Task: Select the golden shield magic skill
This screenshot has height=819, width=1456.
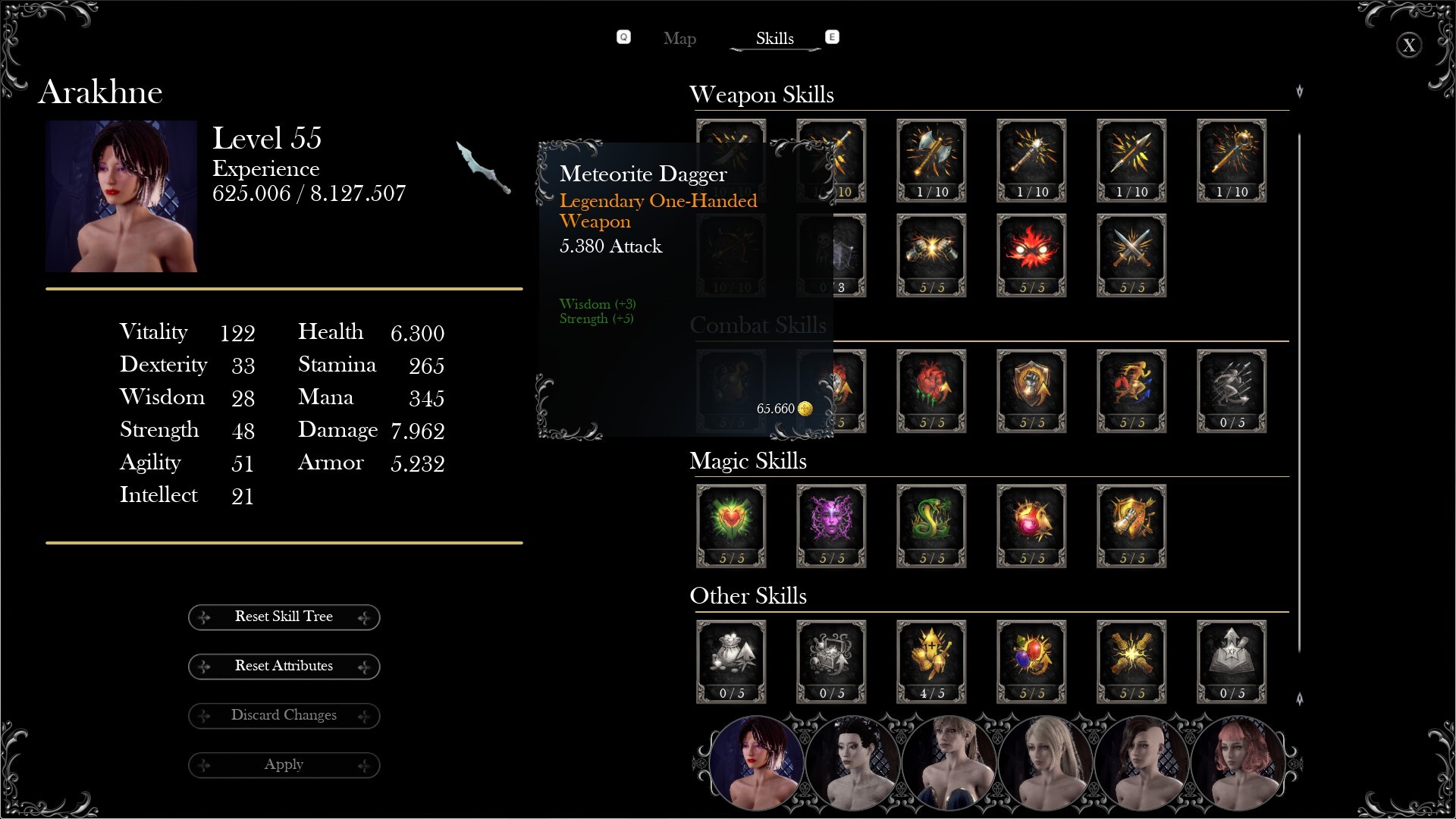Action: tap(1131, 526)
